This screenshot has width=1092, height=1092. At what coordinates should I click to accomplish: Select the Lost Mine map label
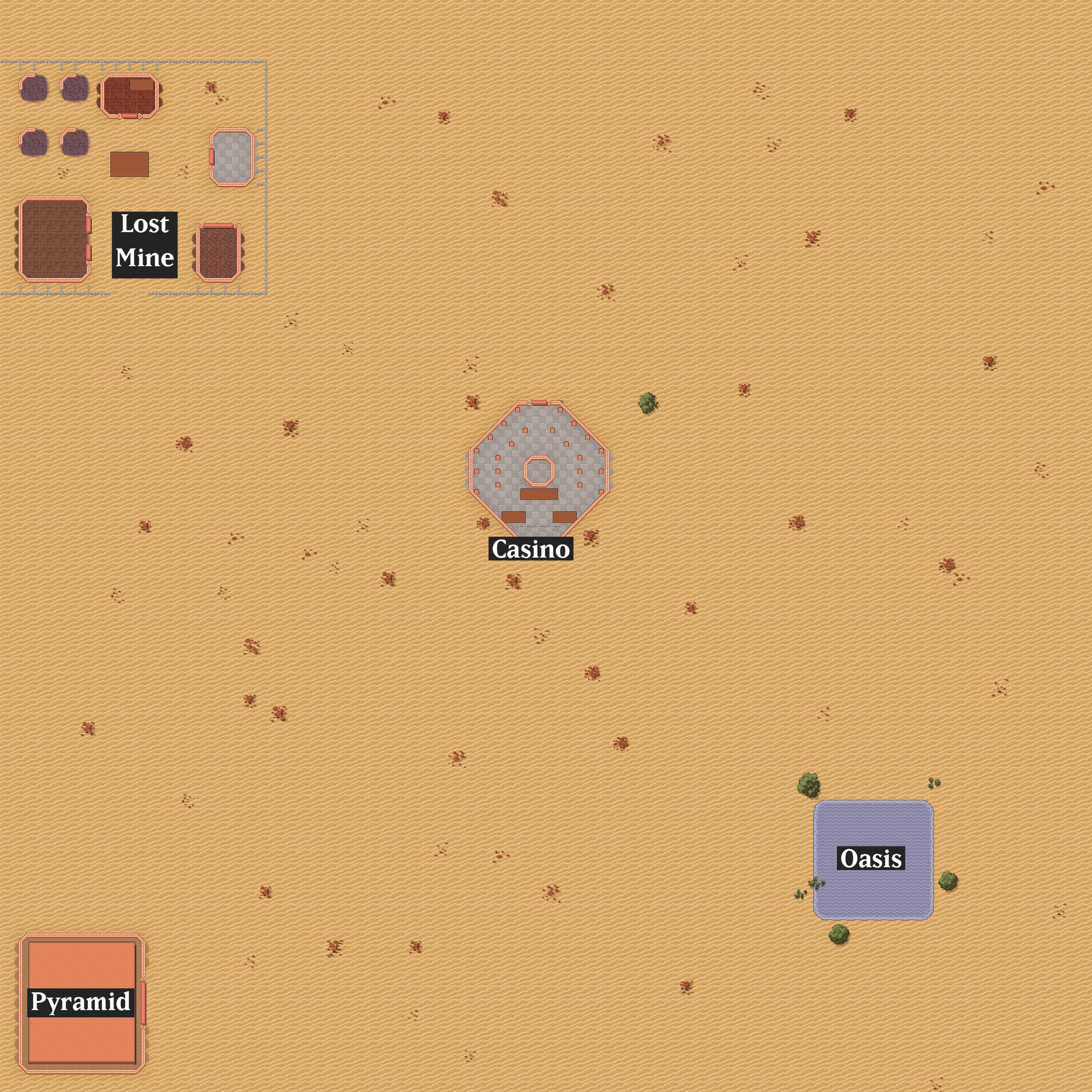click(145, 245)
